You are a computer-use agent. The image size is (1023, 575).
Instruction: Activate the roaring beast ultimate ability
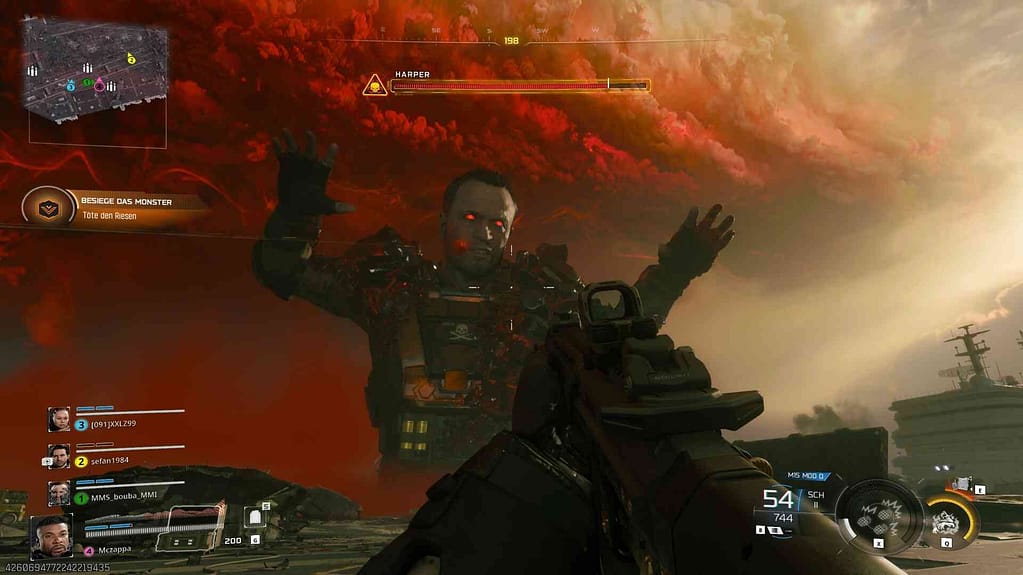945,520
